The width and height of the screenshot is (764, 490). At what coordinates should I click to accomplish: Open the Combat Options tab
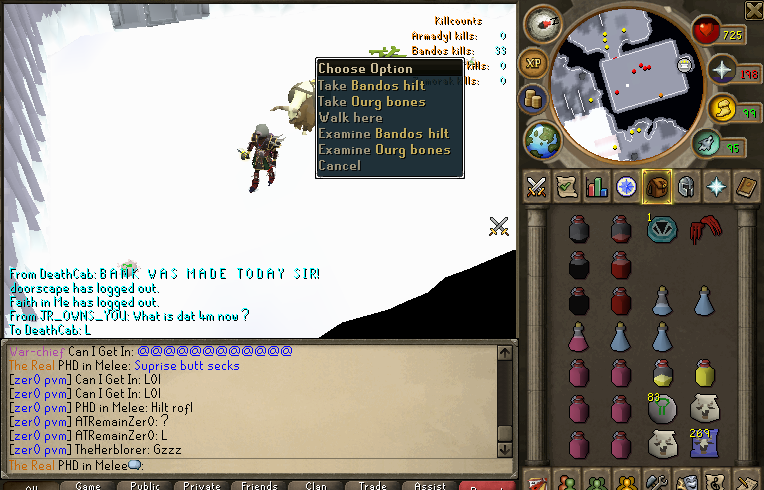tap(536, 187)
